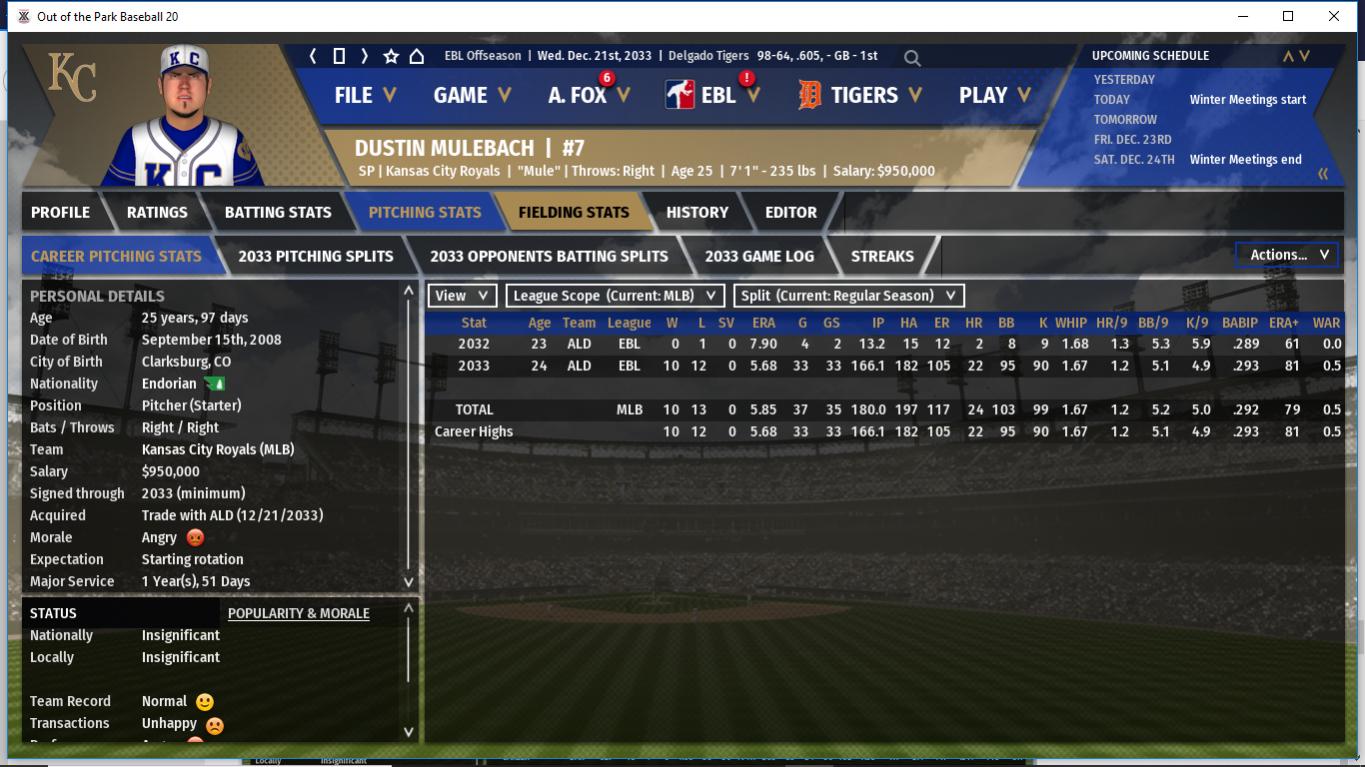Switch to the RATINGS tab
This screenshot has width=1365, height=767.
157,212
